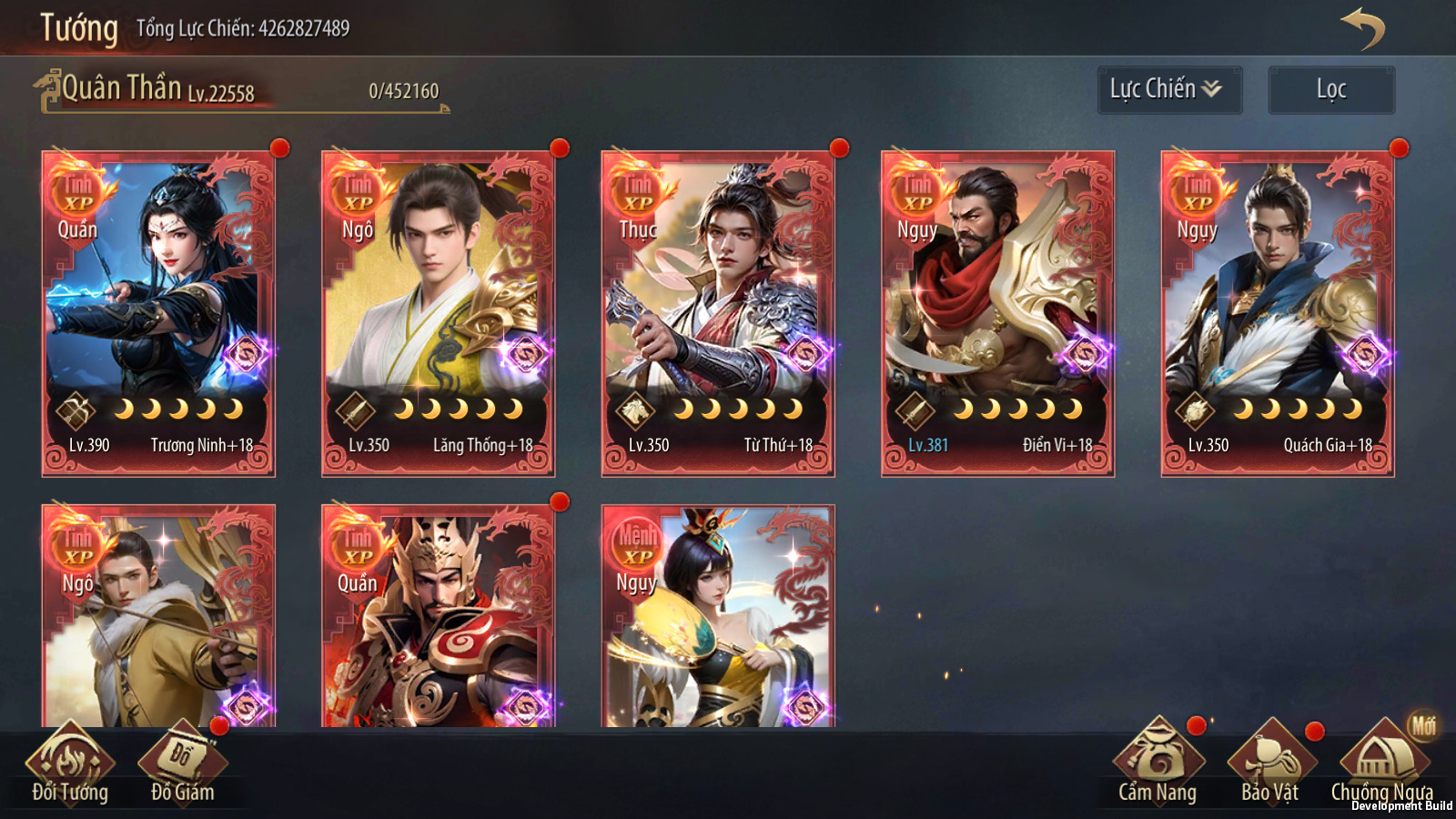The width and height of the screenshot is (1456, 819).
Task: Select the Ngụy lady with fan card
Action: pos(718,615)
